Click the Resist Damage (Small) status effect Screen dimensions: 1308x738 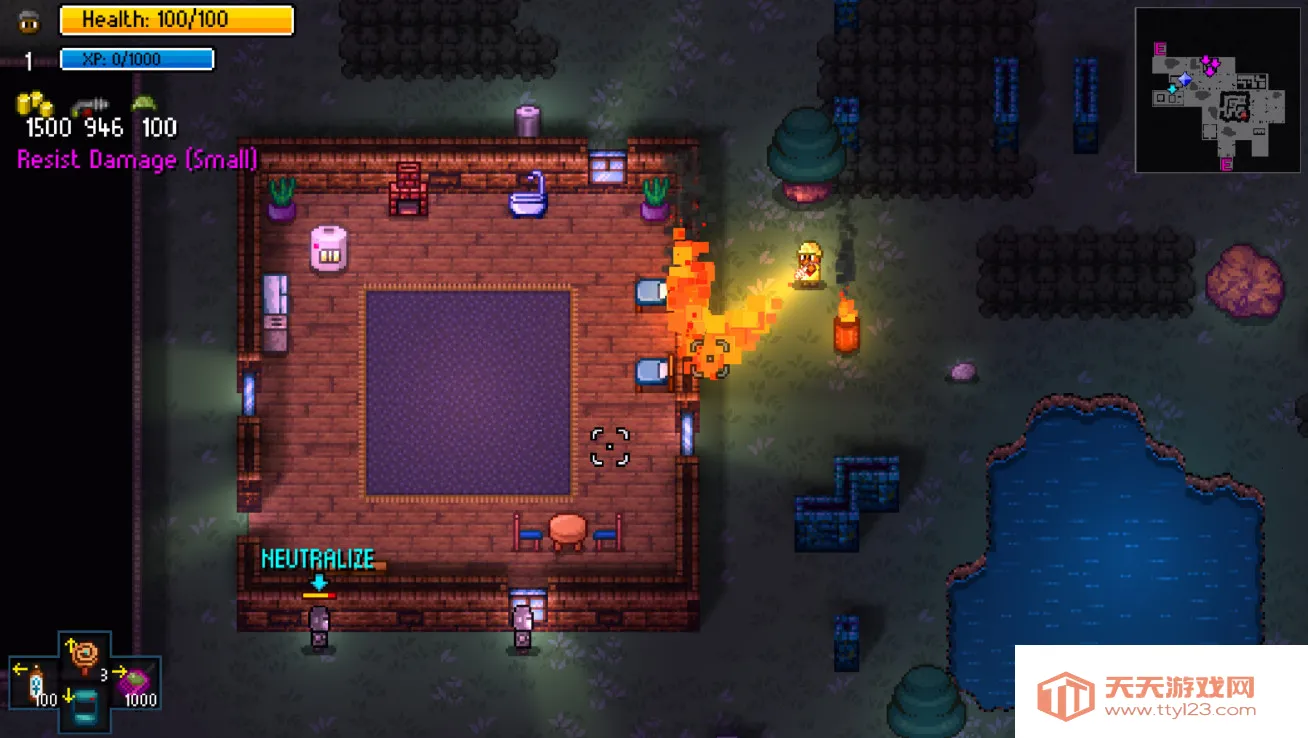point(137,160)
